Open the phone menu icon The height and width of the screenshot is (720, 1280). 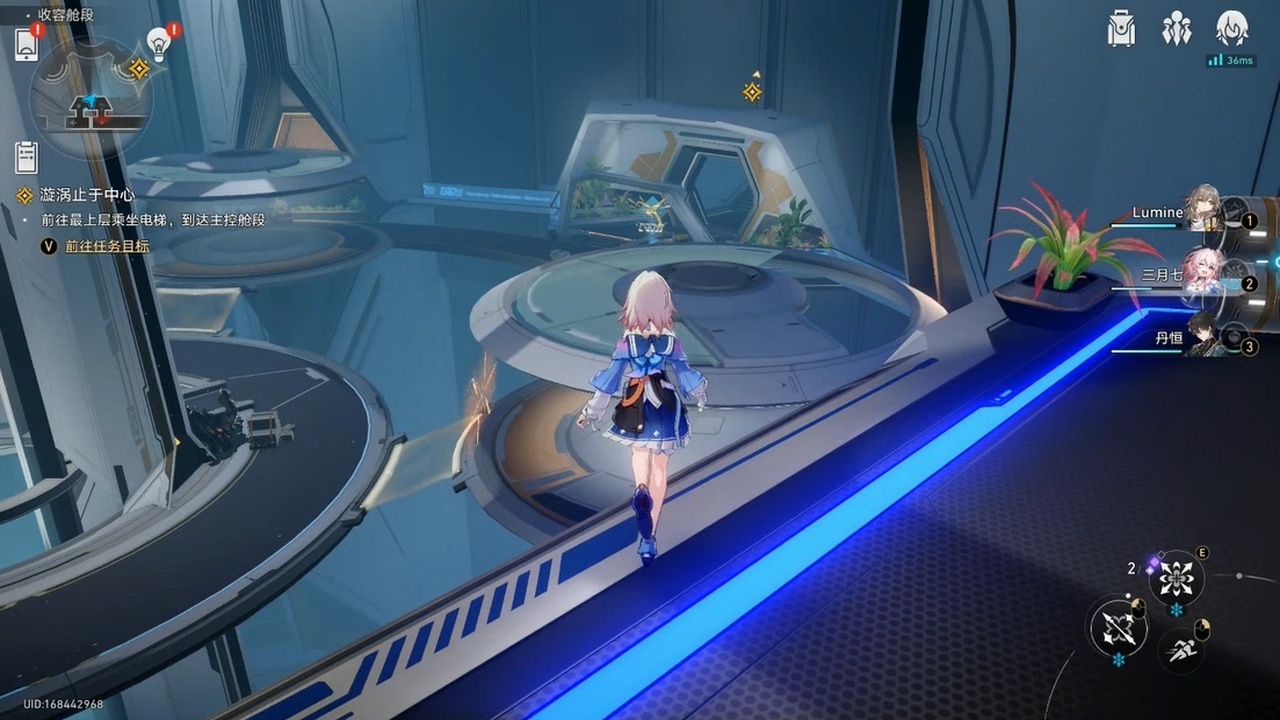(x=26, y=45)
